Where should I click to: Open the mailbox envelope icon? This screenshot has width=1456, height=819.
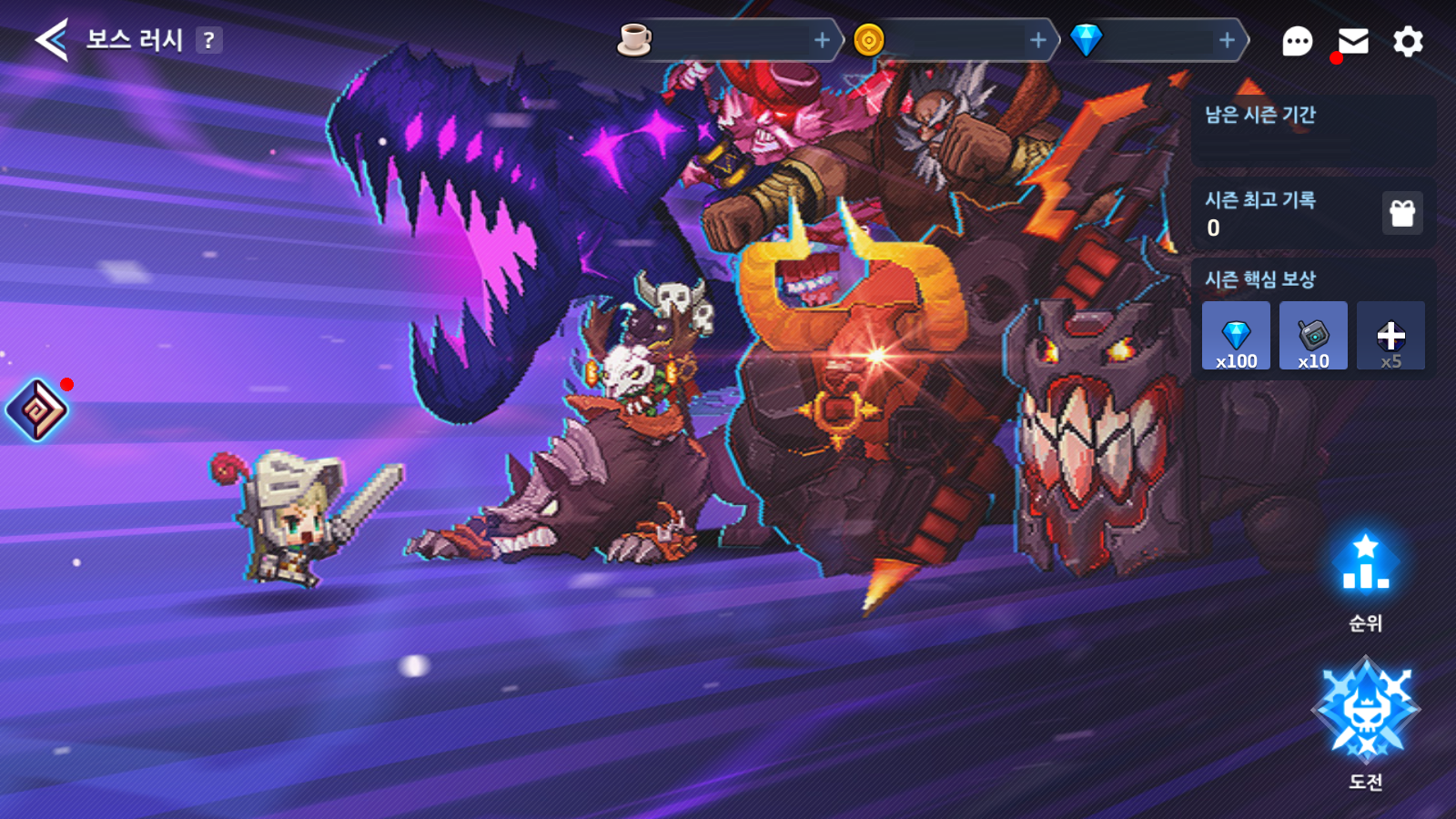1353,41
